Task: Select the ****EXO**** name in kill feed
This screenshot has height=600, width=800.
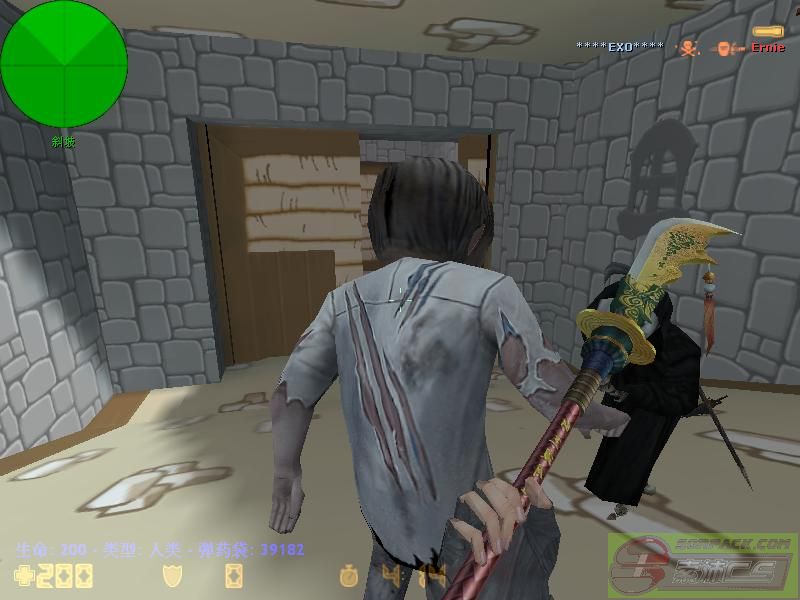Action: pyautogui.click(x=620, y=47)
